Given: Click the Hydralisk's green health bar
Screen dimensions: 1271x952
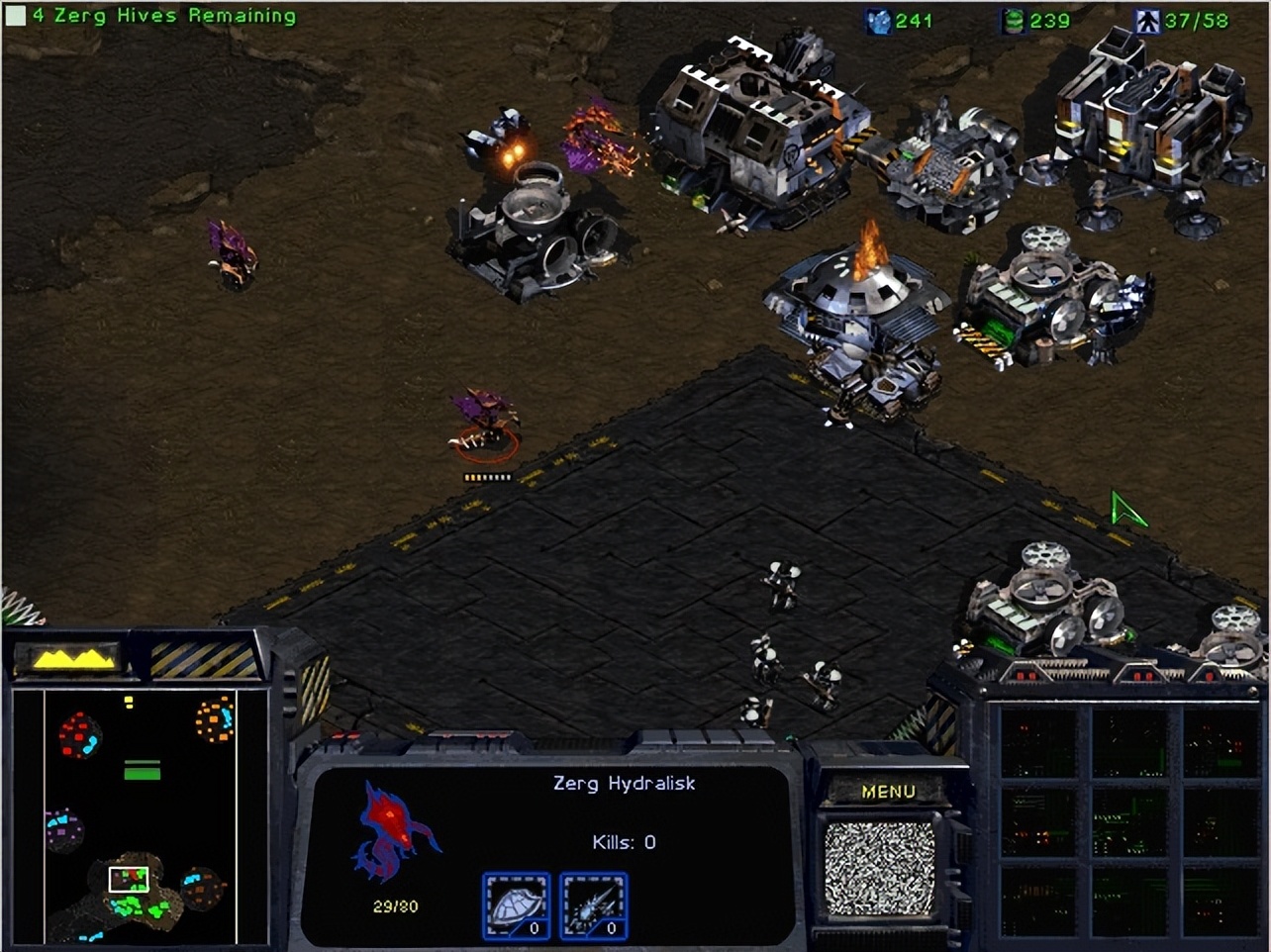Looking at the screenshot, I should [488, 475].
